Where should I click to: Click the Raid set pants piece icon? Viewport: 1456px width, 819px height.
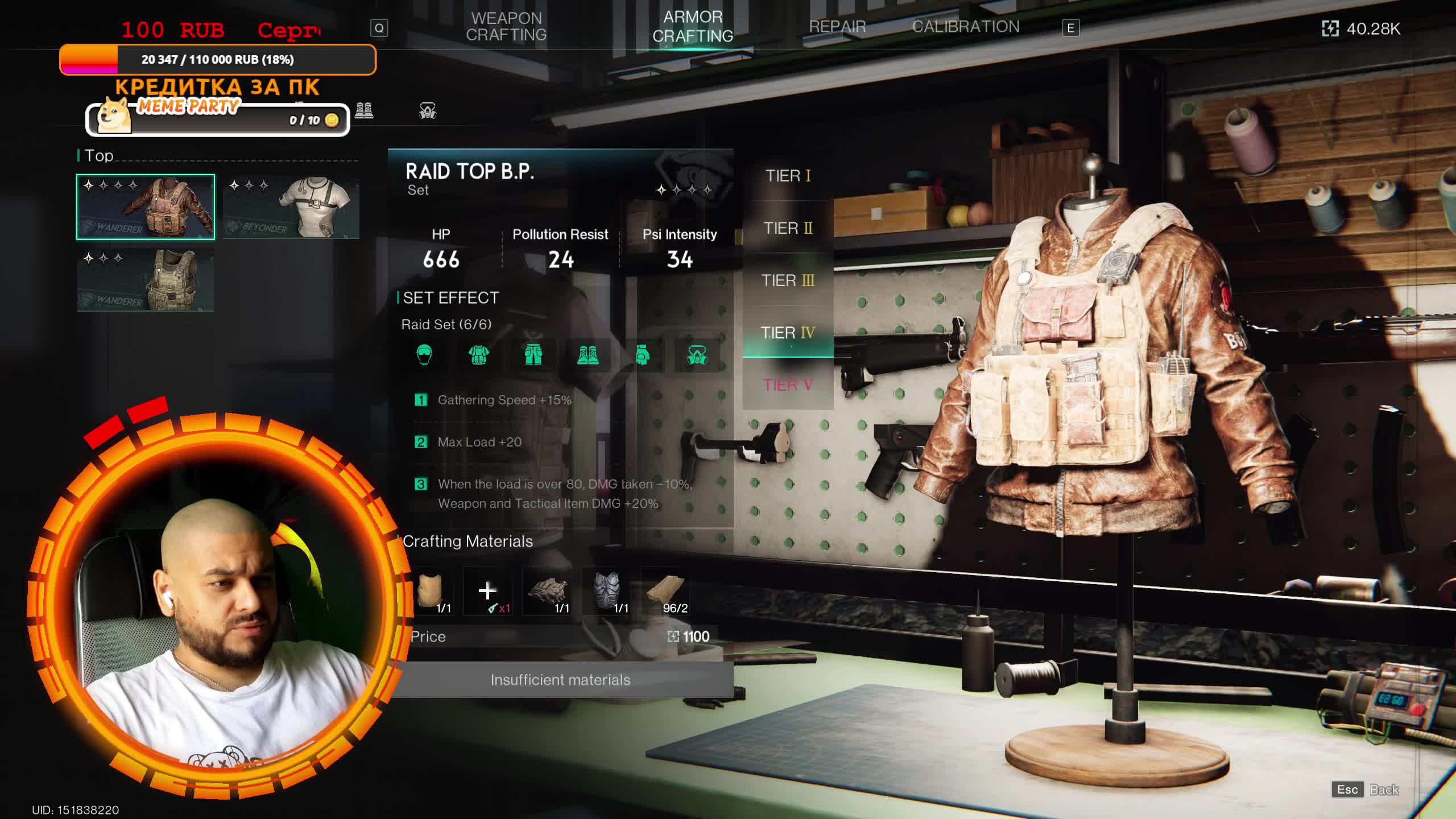[x=533, y=355]
